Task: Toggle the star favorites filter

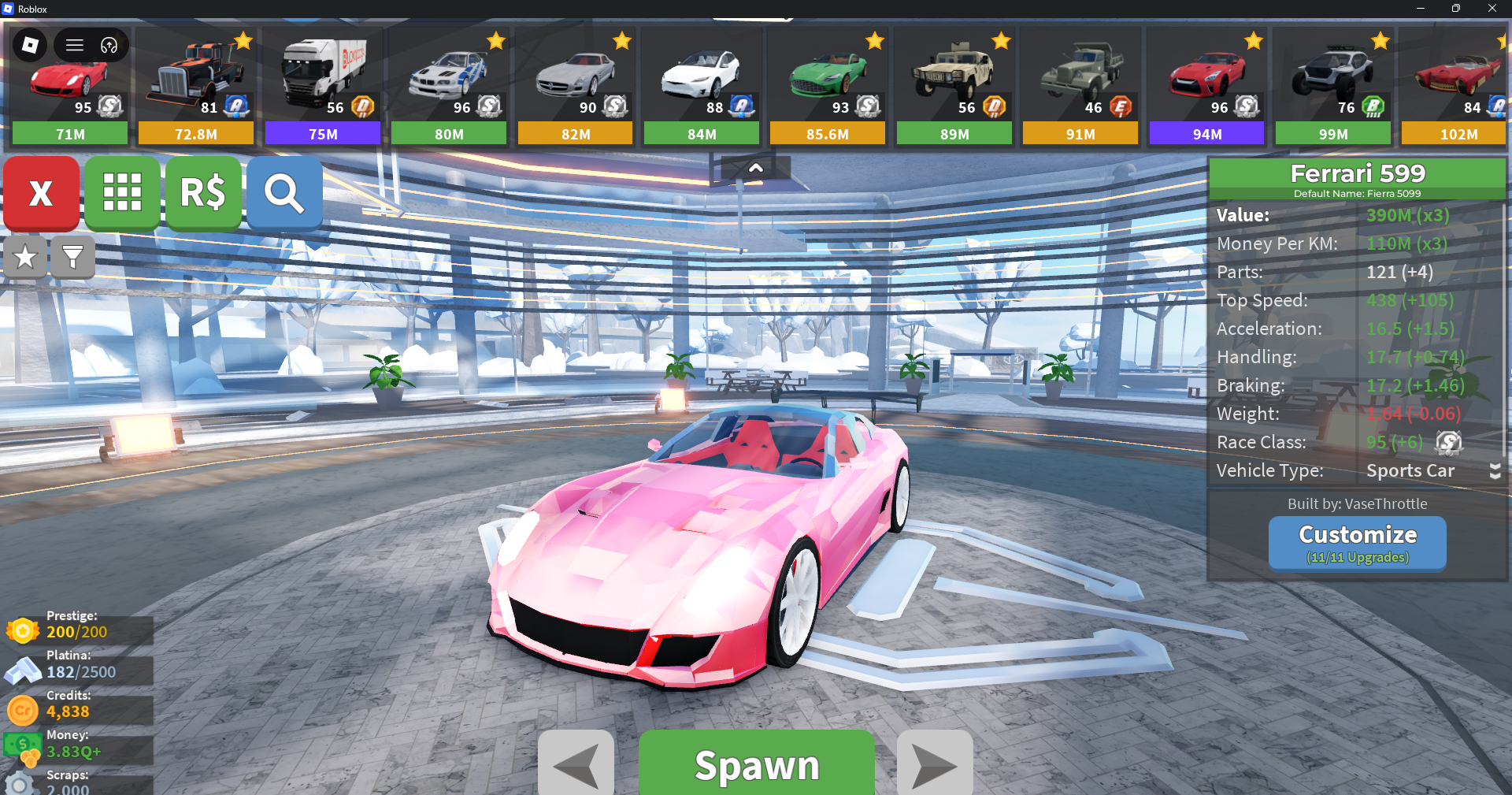Action: click(25, 257)
